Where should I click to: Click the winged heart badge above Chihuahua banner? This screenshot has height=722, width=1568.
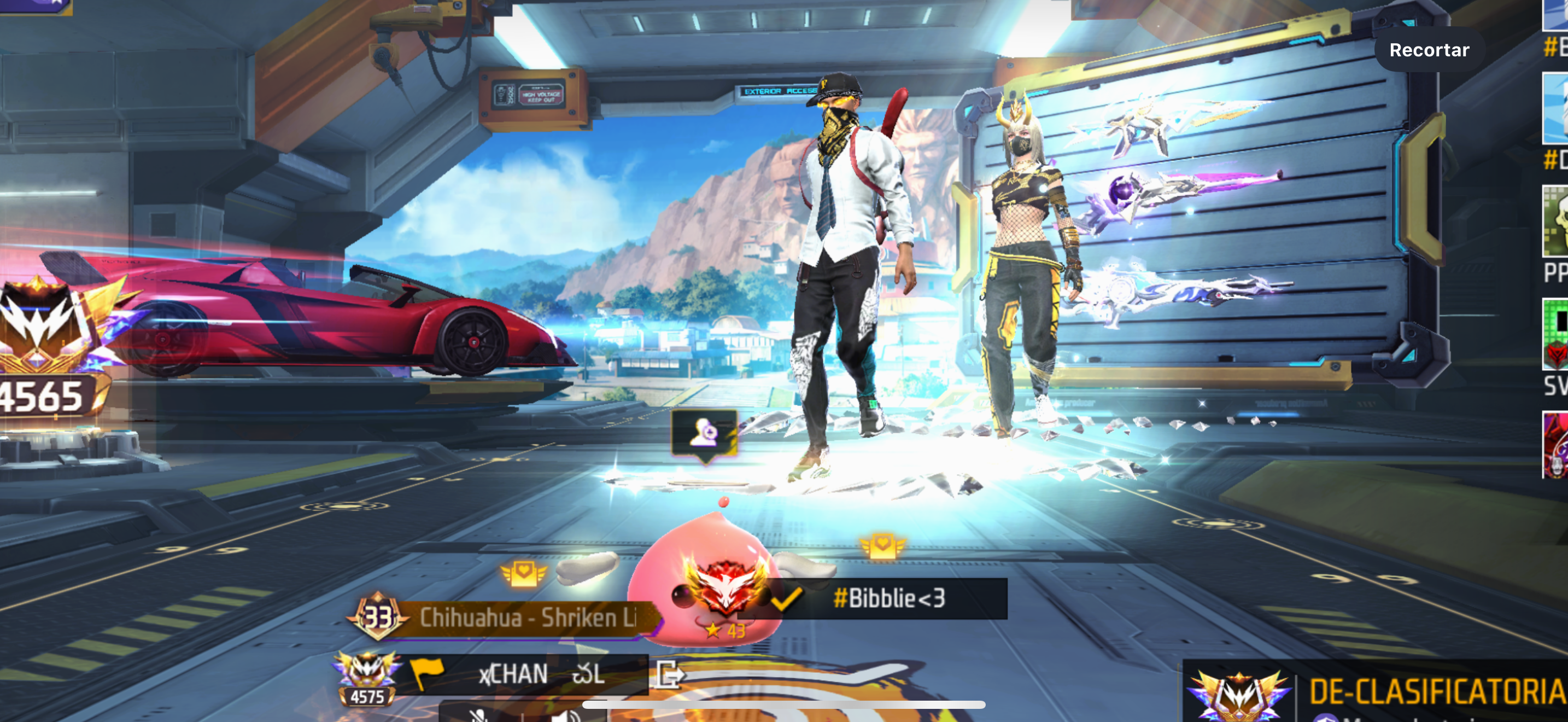(523, 573)
